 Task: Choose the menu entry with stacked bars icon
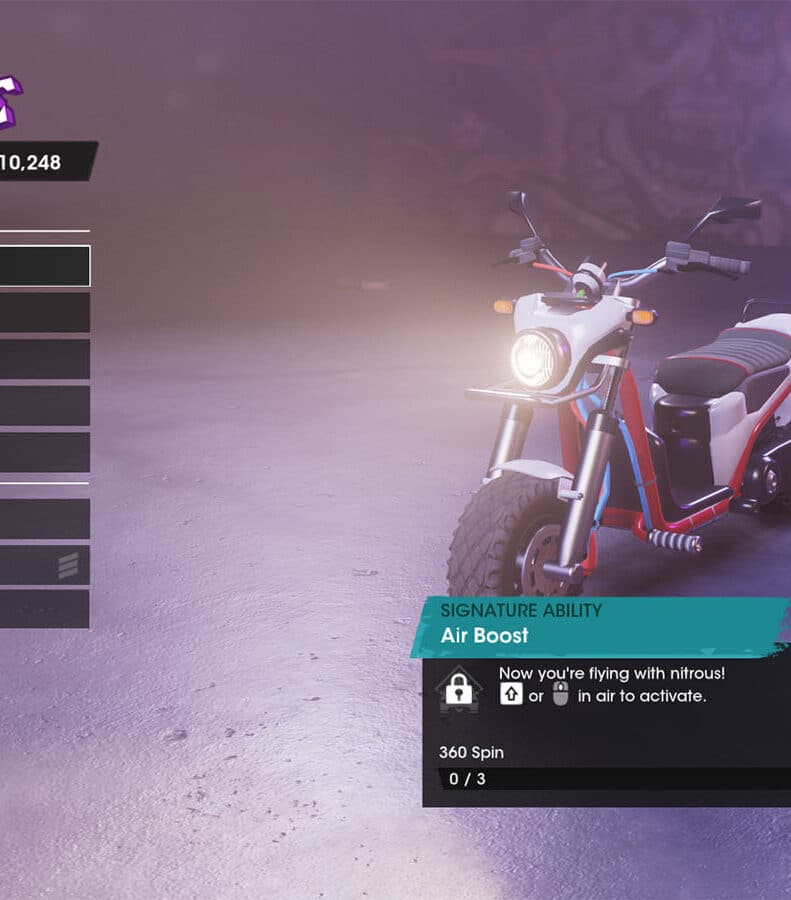coord(44,565)
